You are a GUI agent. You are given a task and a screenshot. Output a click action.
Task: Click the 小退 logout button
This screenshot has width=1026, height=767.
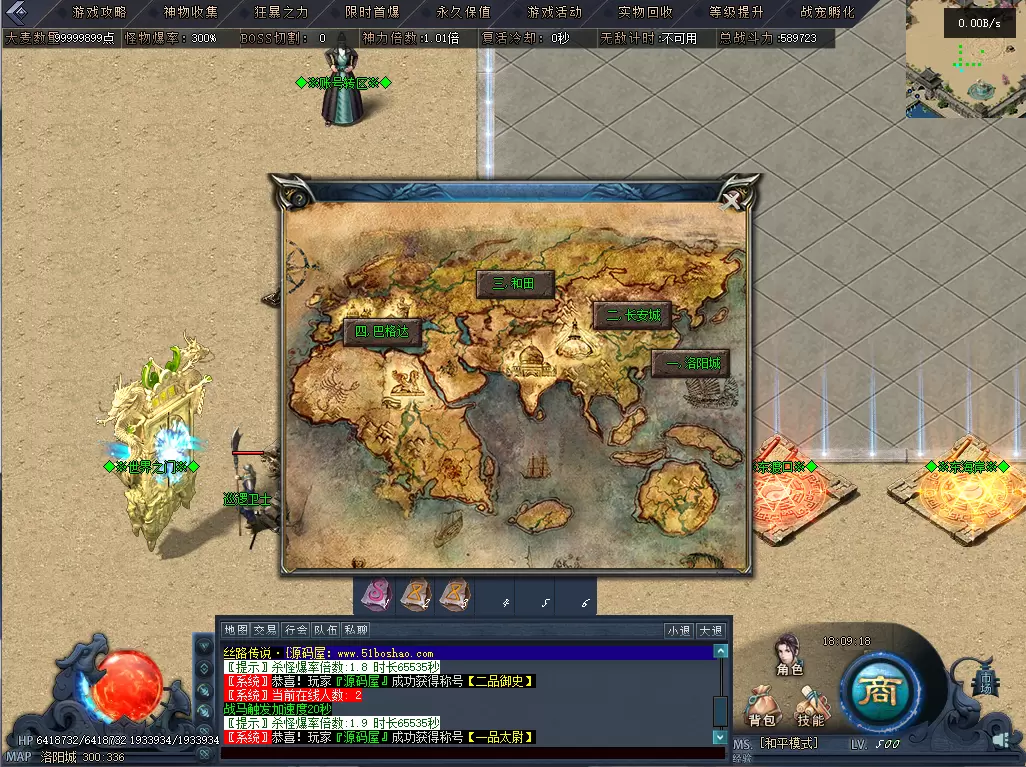click(x=679, y=630)
